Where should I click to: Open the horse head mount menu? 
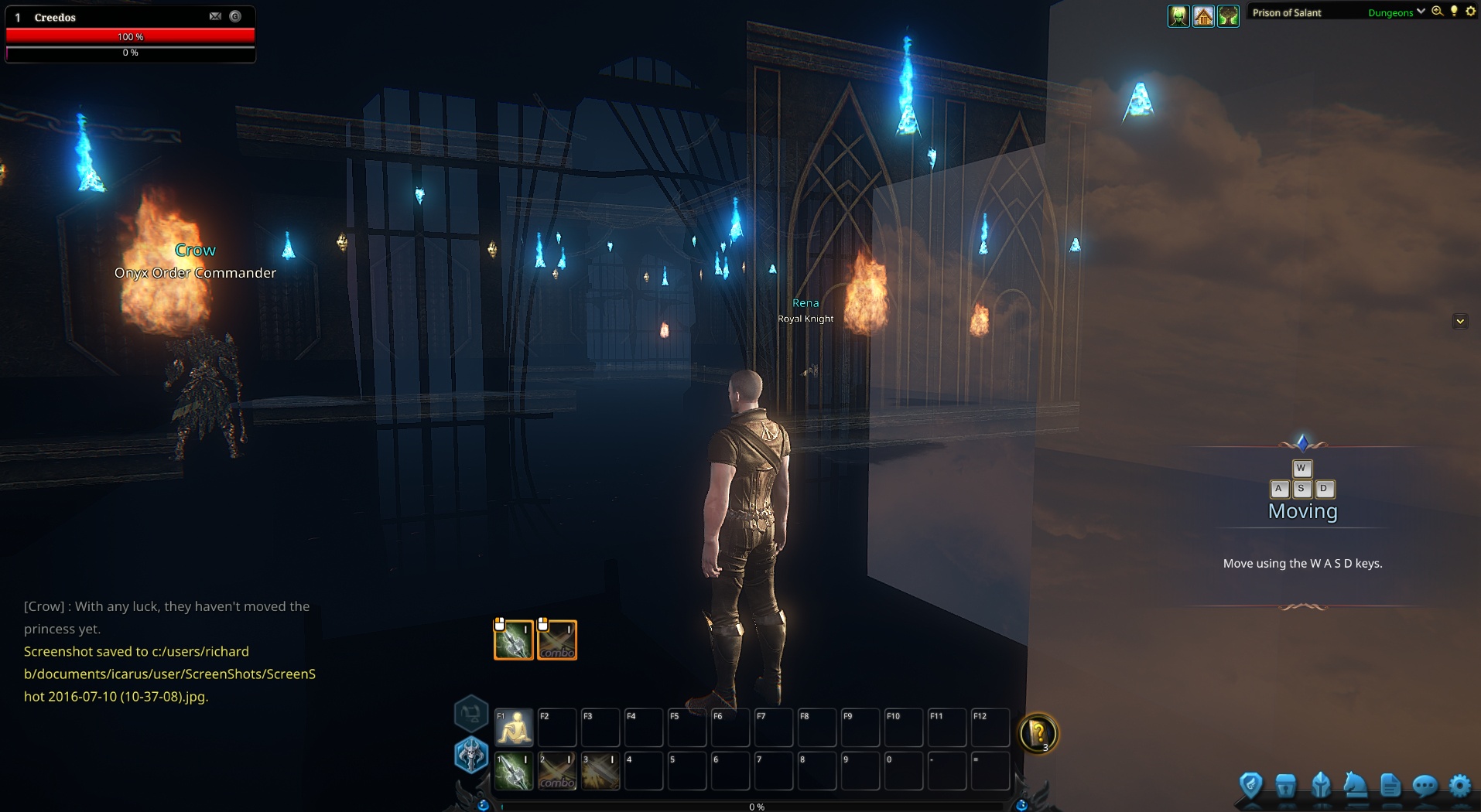[1355, 786]
